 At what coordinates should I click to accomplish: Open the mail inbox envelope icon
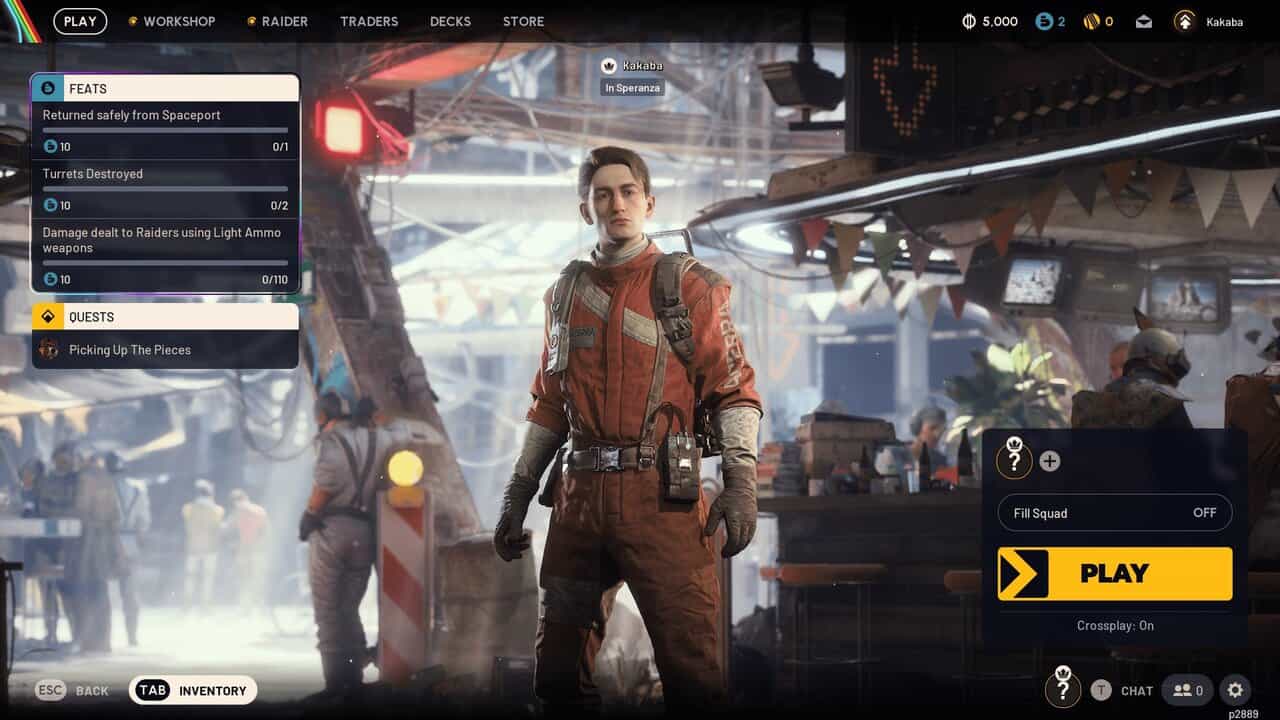(1144, 21)
